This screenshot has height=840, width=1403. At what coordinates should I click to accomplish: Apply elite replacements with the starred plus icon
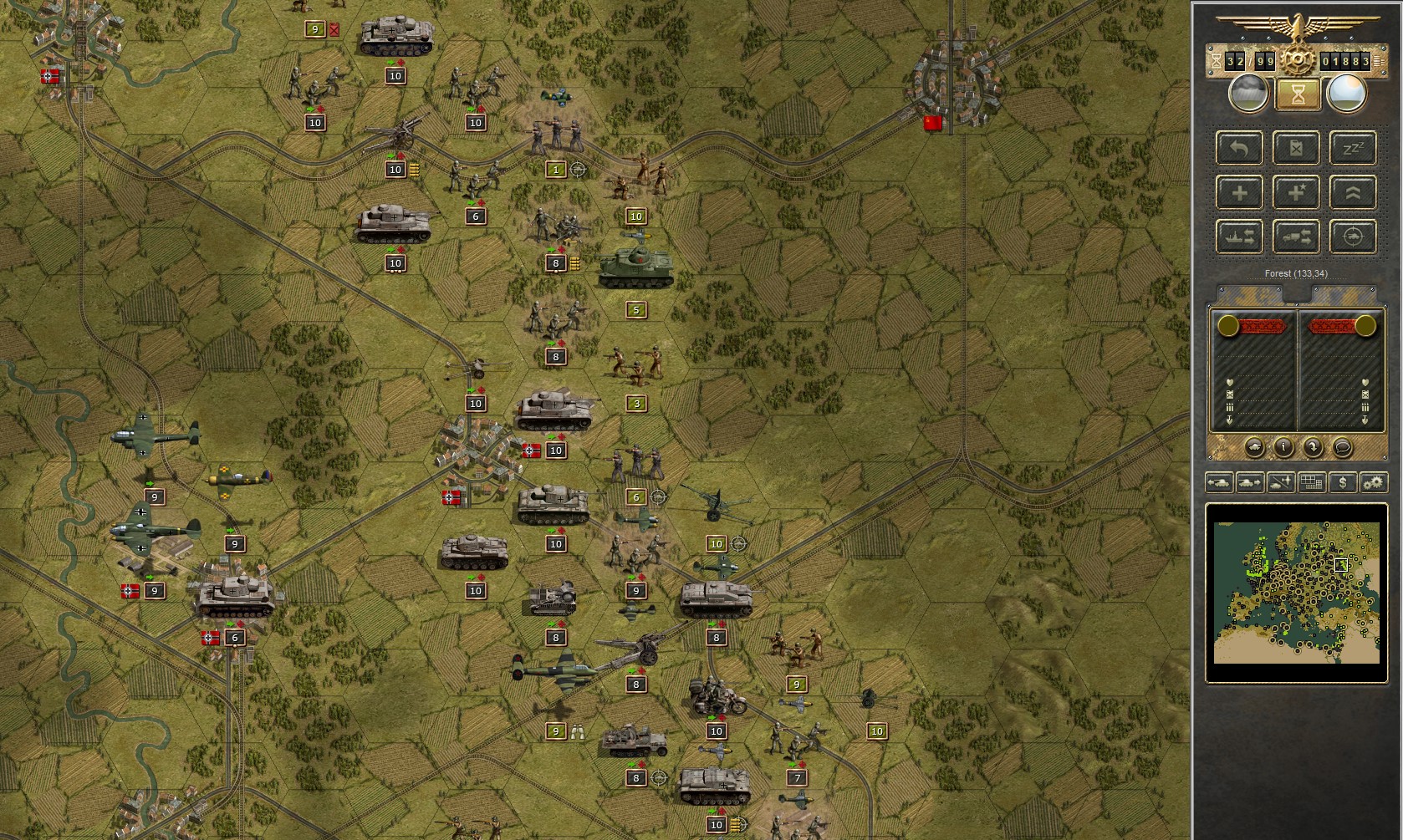(1296, 192)
